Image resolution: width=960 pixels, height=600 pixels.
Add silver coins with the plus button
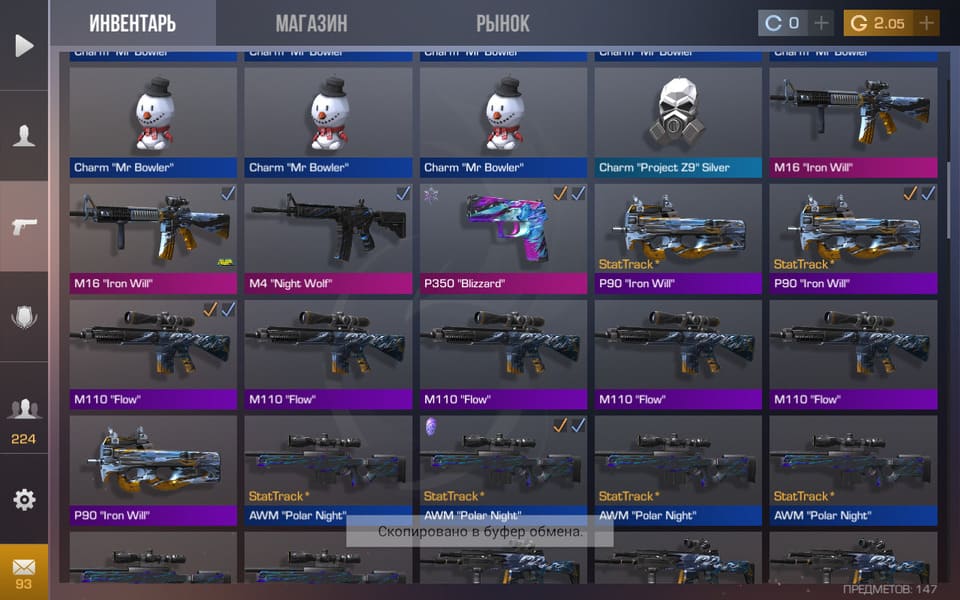[x=821, y=23]
